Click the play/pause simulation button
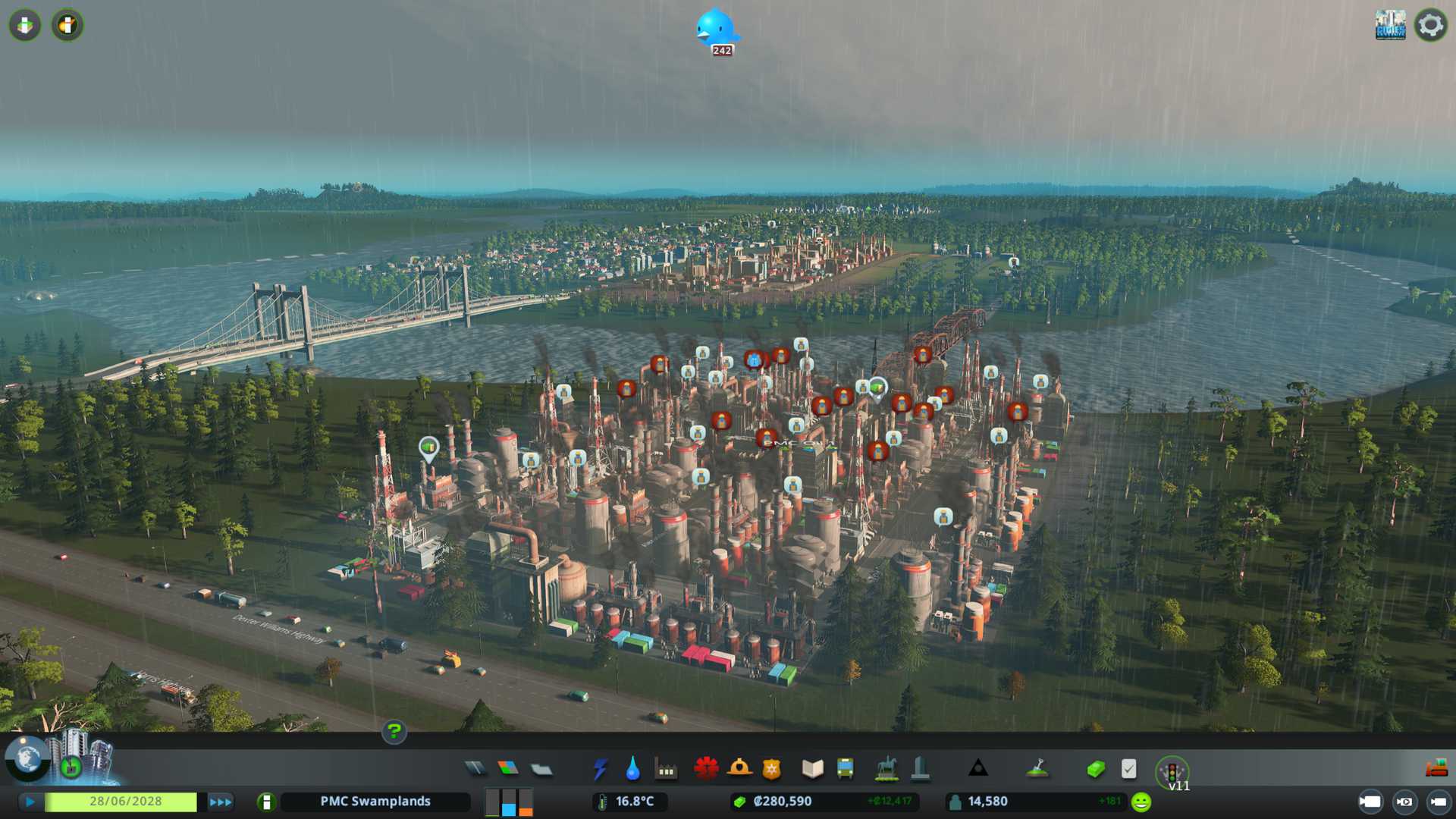The height and width of the screenshot is (819, 1456). pyautogui.click(x=30, y=802)
